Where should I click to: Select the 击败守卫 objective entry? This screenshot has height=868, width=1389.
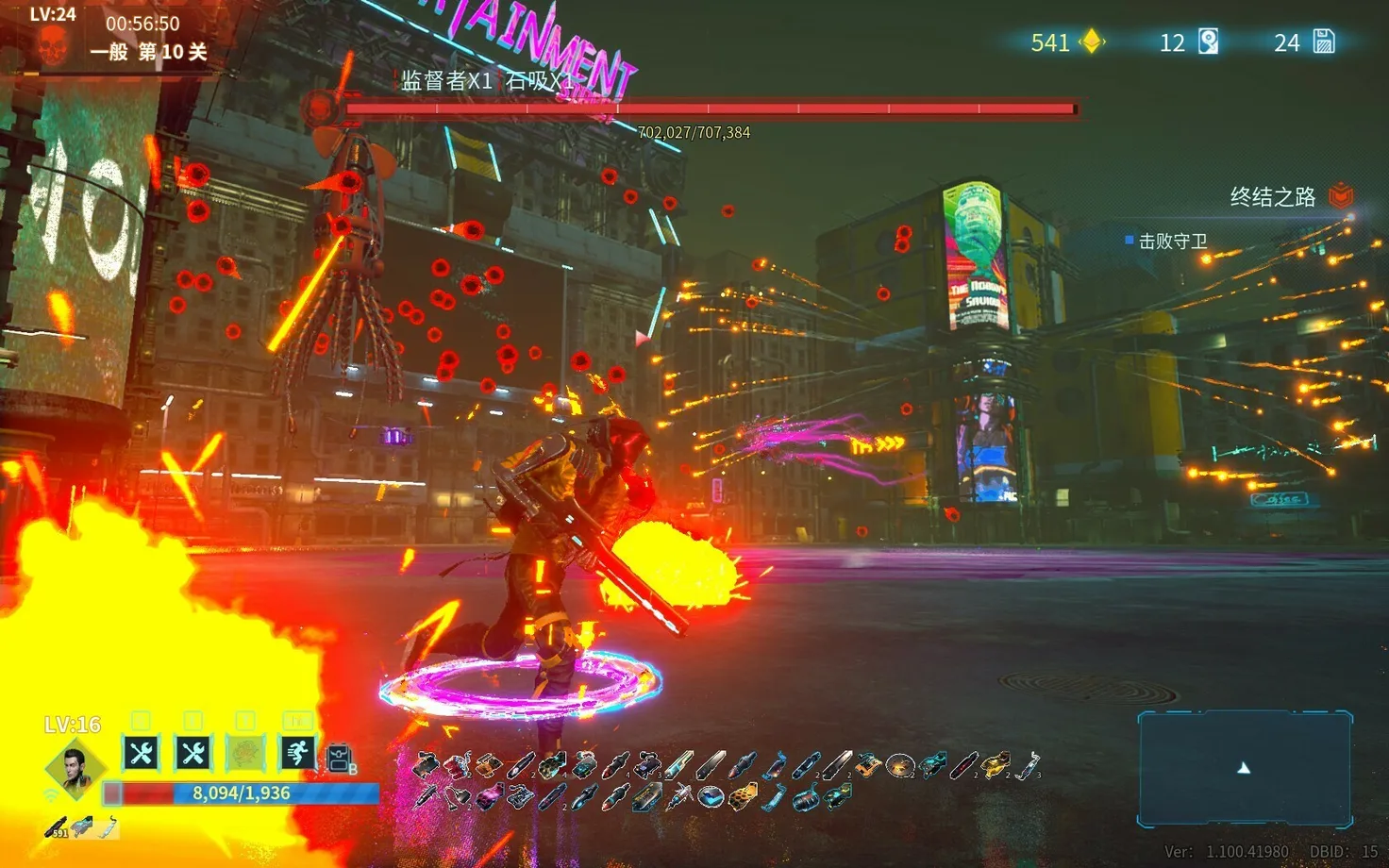pyautogui.click(x=1172, y=242)
